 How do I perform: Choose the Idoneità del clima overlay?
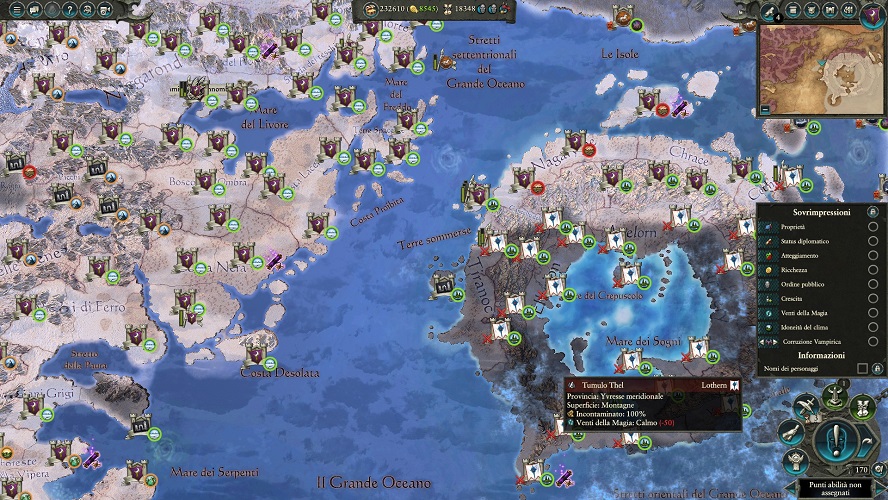[x=873, y=327]
